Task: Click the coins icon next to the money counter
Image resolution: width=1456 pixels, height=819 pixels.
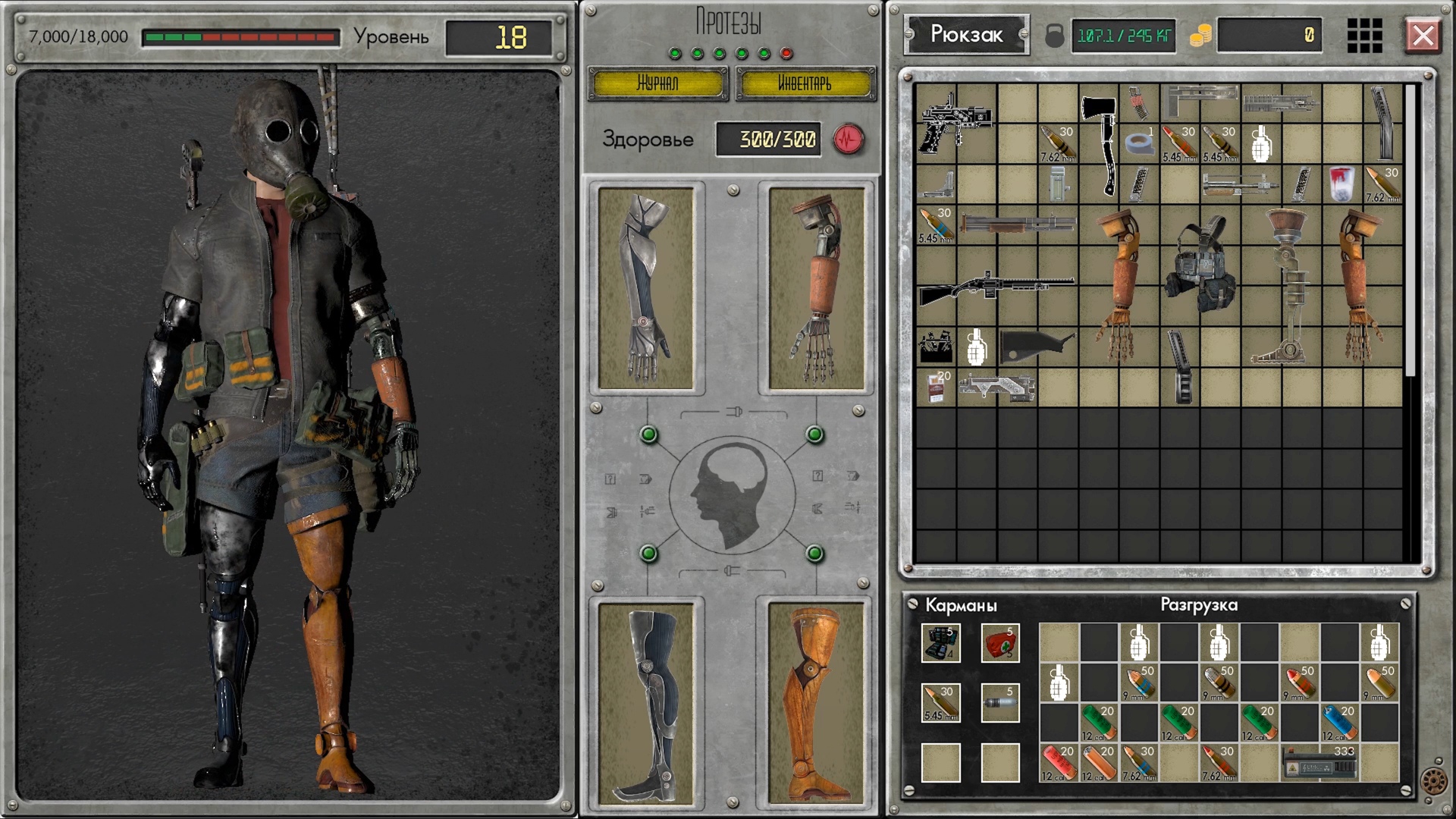Action: [x=1200, y=36]
